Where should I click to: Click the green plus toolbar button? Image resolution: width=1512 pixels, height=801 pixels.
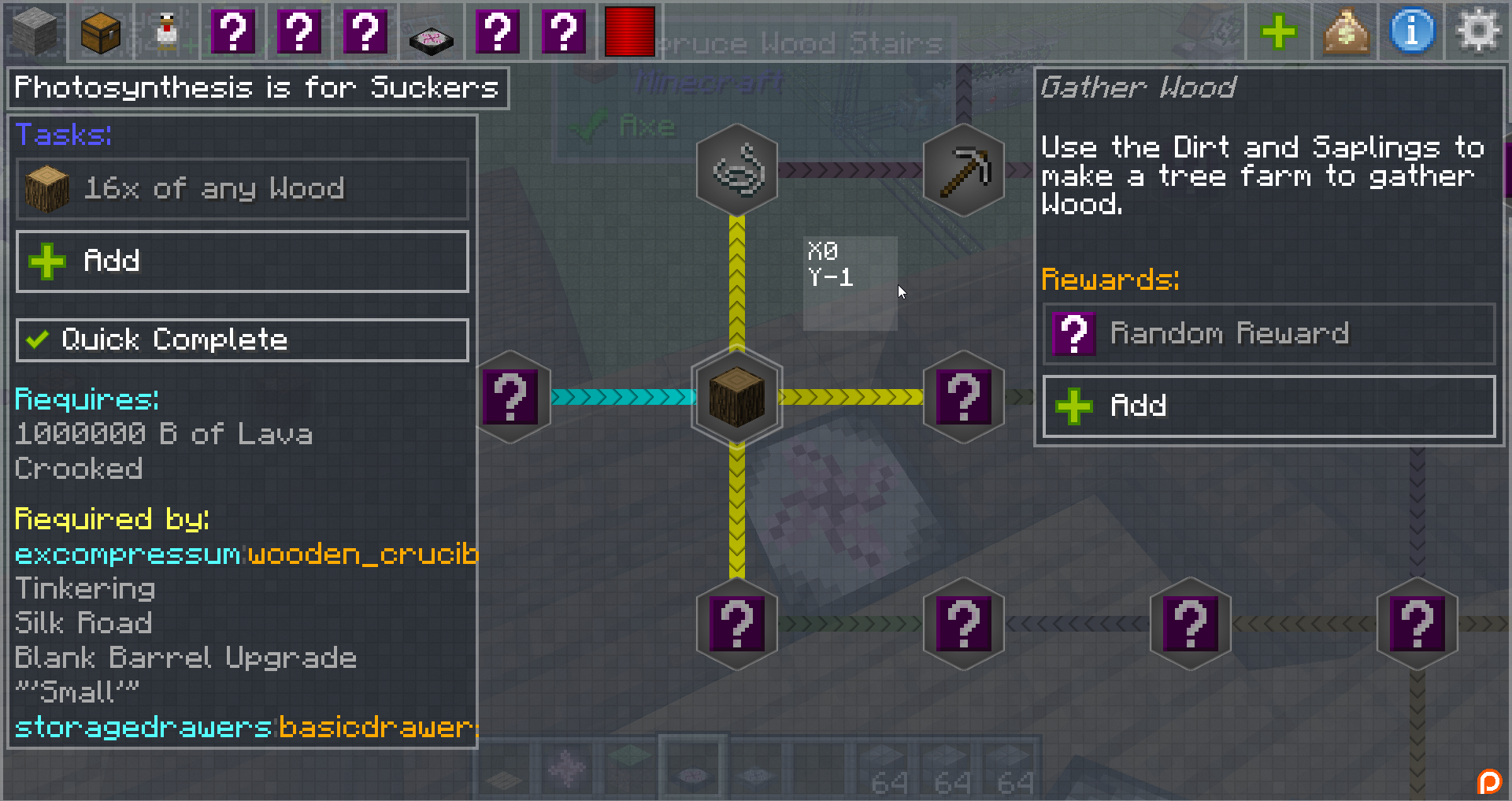tap(1278, 32)
